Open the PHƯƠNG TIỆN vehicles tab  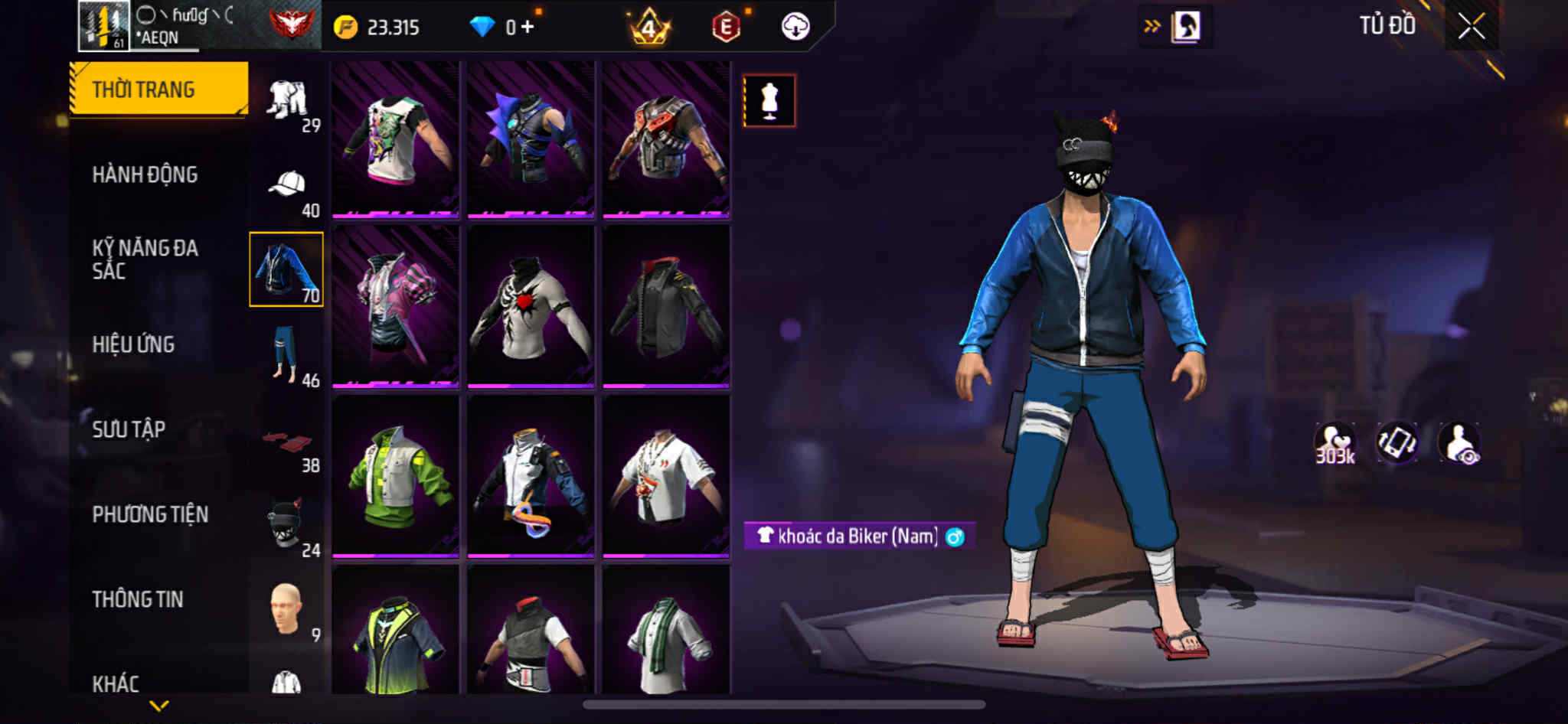[x=150, y=514]
